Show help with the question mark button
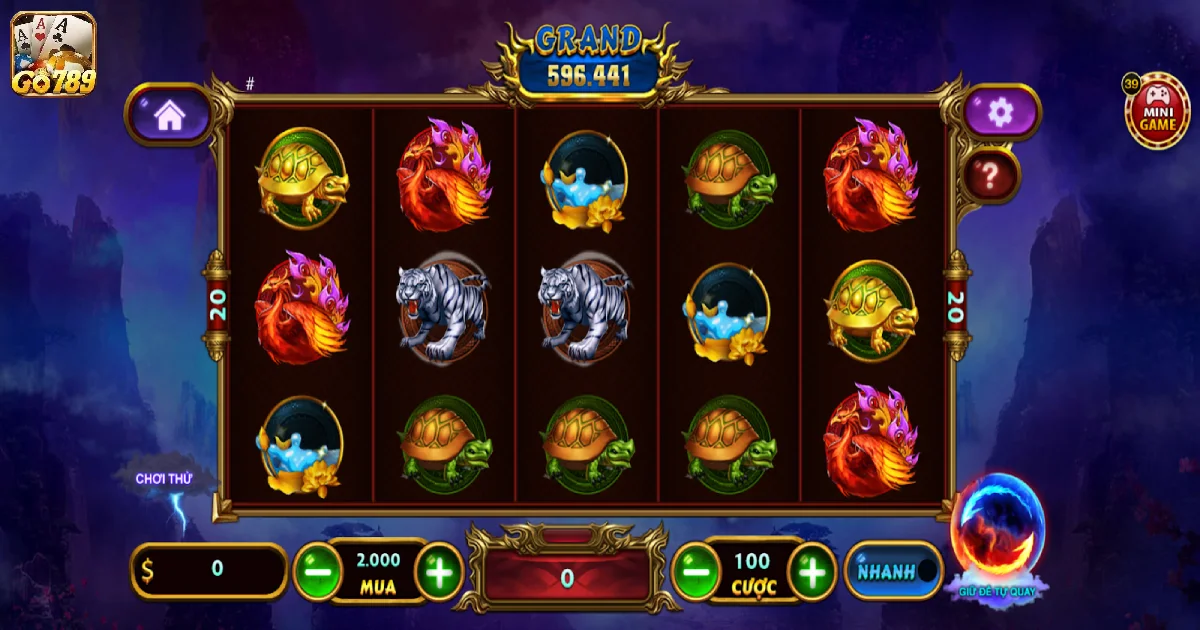 (x=991, y=177)
